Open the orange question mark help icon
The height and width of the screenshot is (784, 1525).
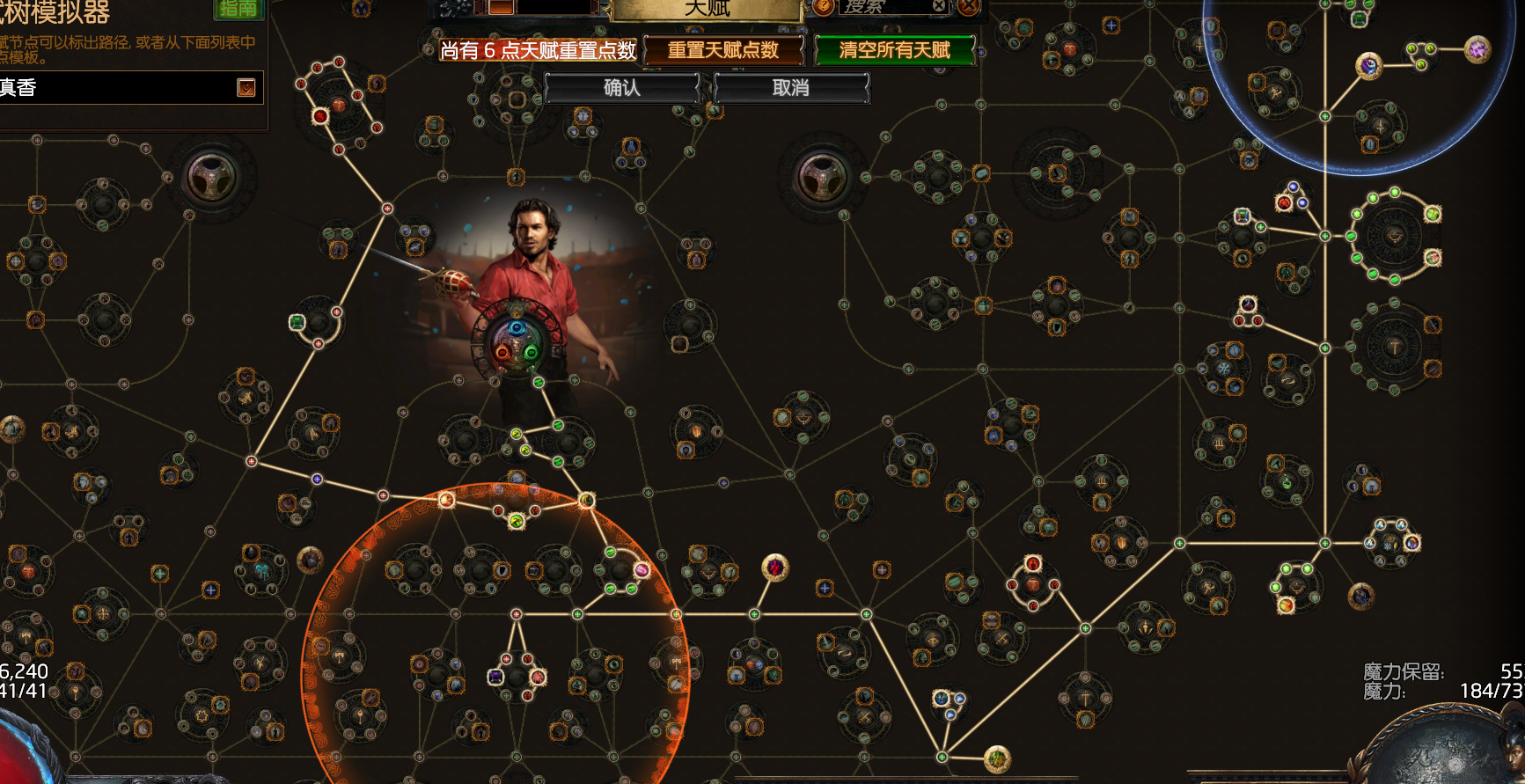tap(823, 6)
